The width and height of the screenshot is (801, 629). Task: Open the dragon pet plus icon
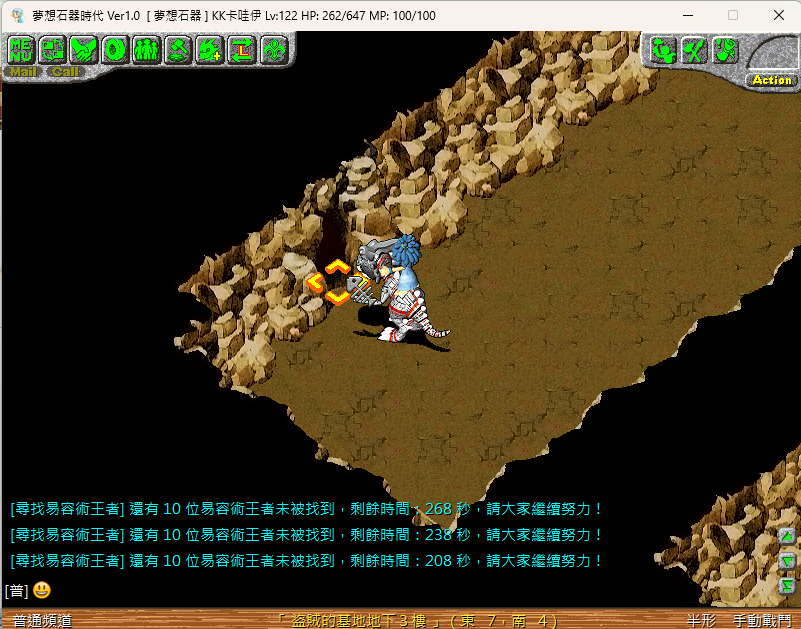[x=209, y=49]
